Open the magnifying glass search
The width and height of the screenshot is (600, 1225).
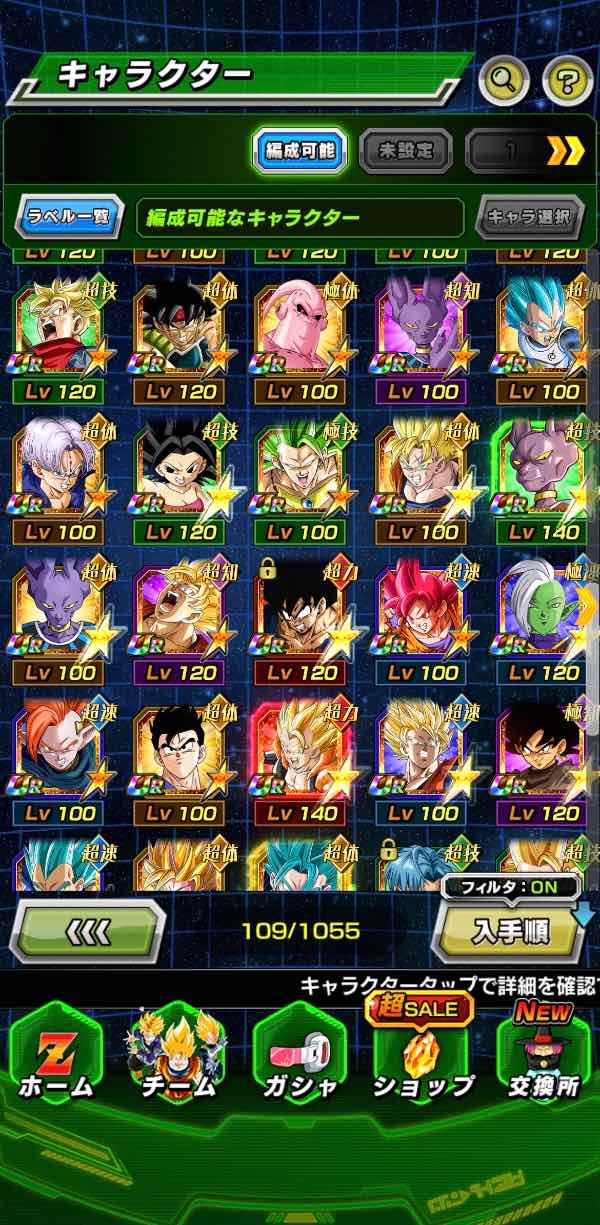click(504, 82)
